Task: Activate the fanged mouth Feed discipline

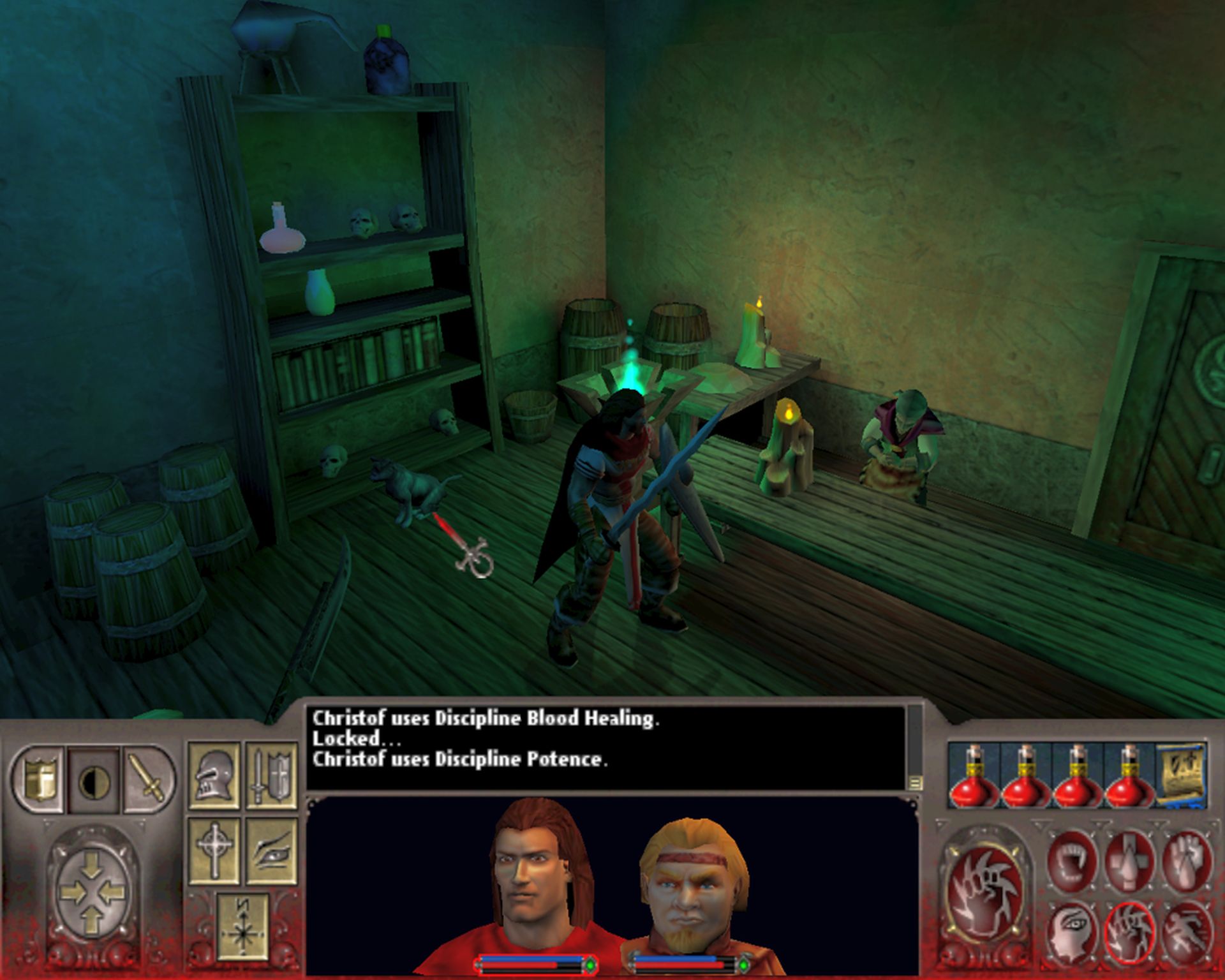Action: click(1073, 858)
